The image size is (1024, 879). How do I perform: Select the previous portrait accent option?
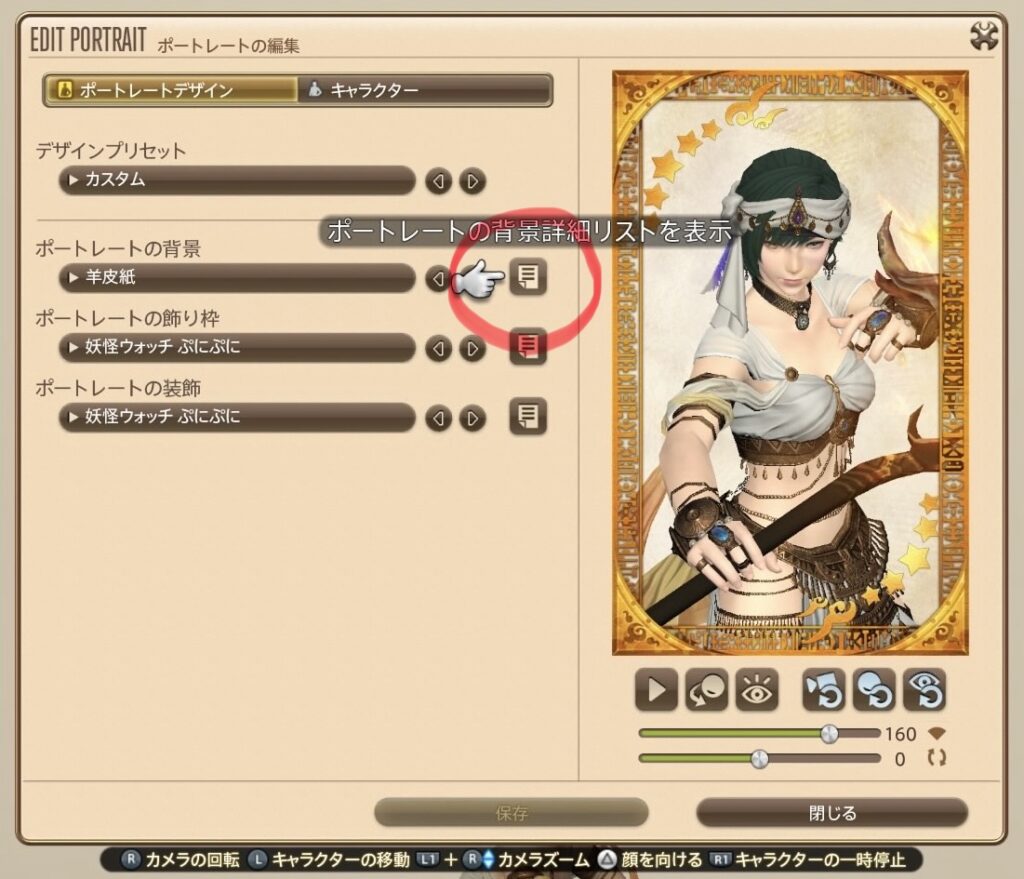coord(438,417)
